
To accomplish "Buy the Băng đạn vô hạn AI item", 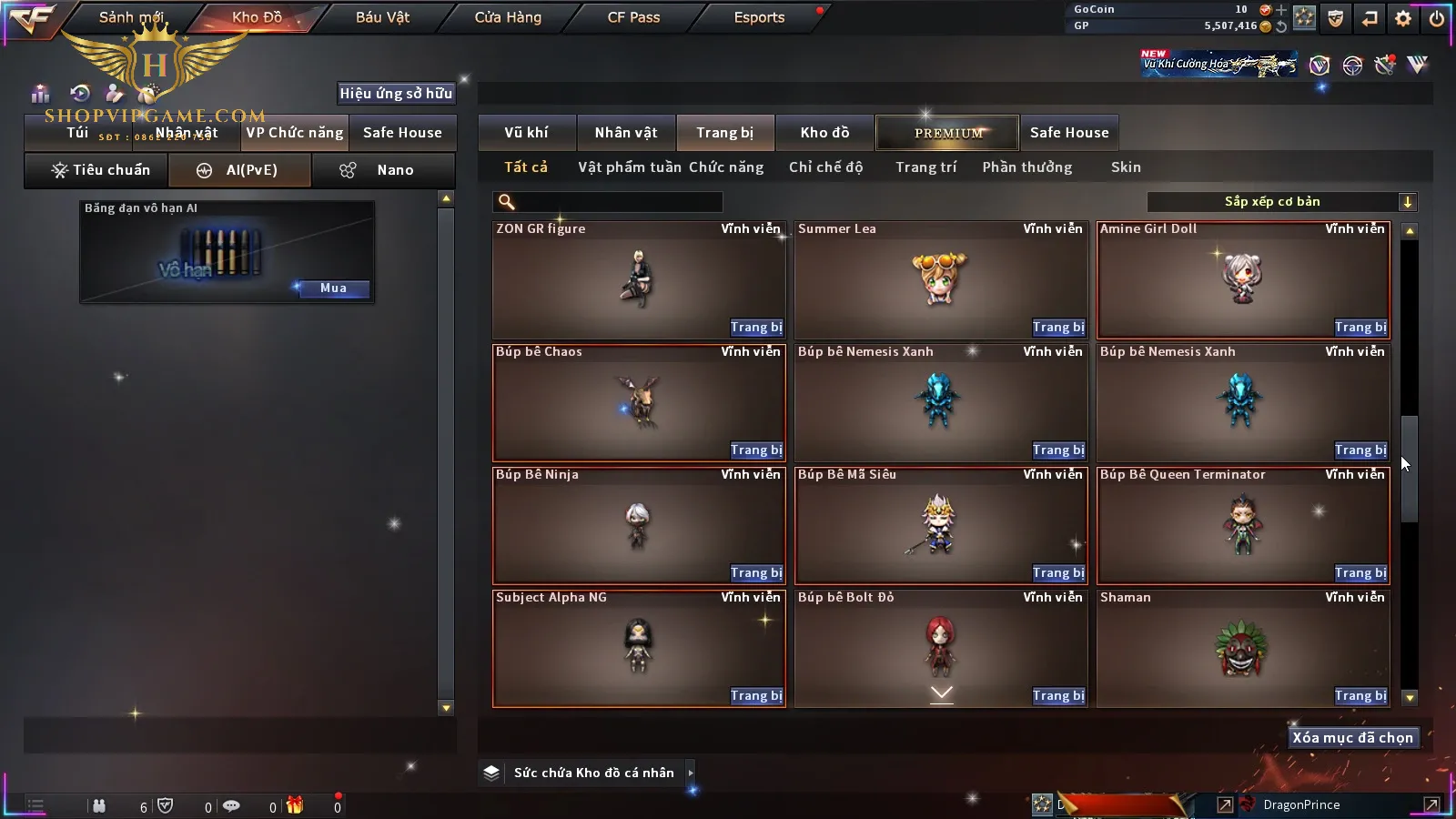I will click(x=333, y=288).
